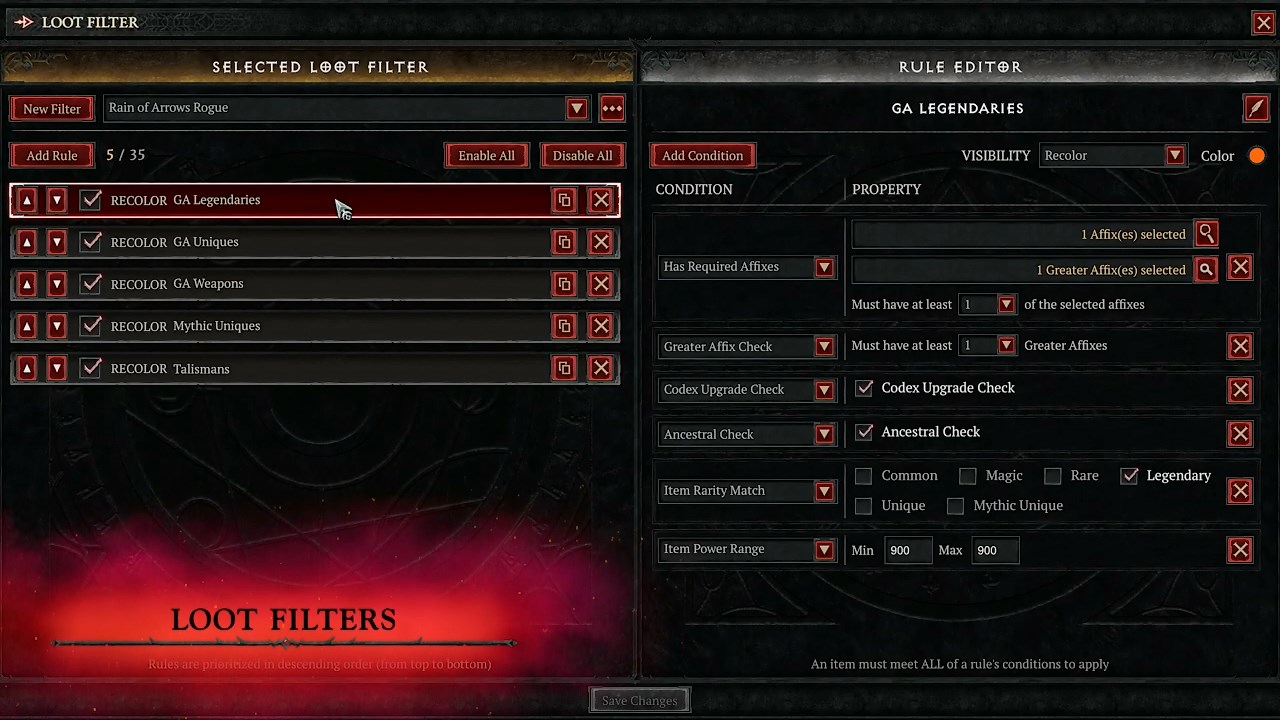This screenshot has height=720, width=1280.
Task: Close the Loot Filter window
Action: (x=1263, y=23)
